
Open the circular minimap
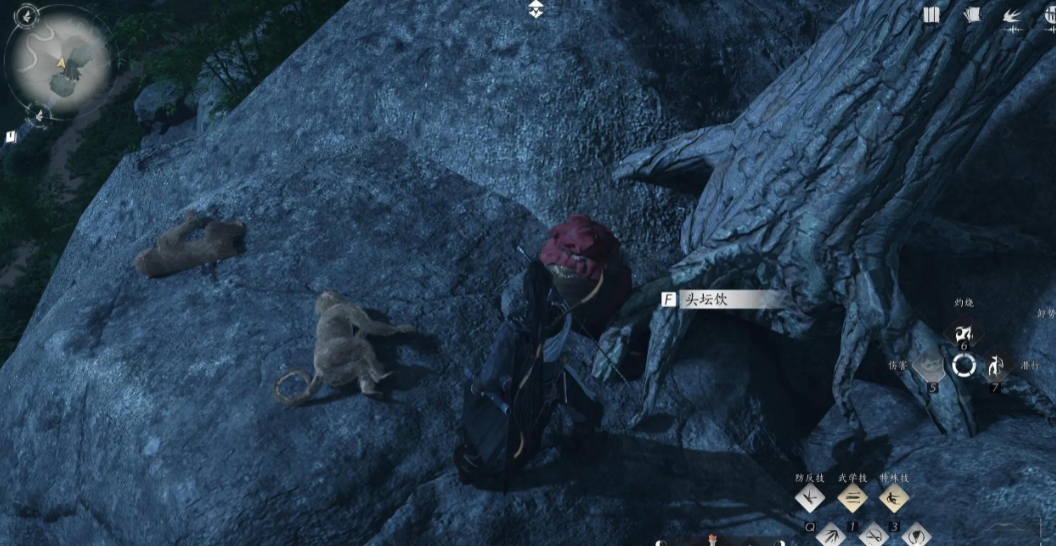[x=62, y=59]
